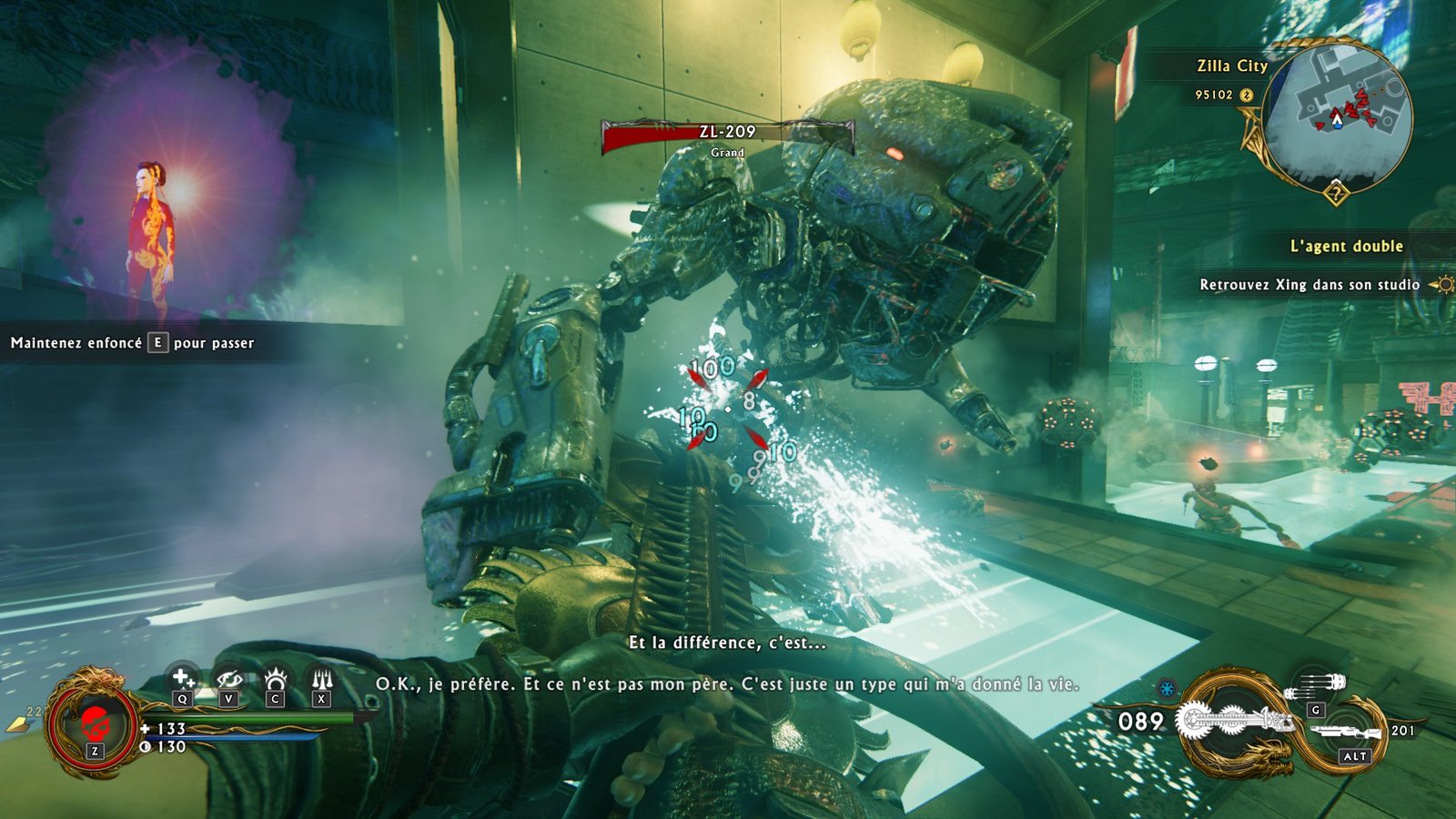Select the L'agent double mission title
The height and width of the screenshot is (819, 1456).
(1346, 246)
